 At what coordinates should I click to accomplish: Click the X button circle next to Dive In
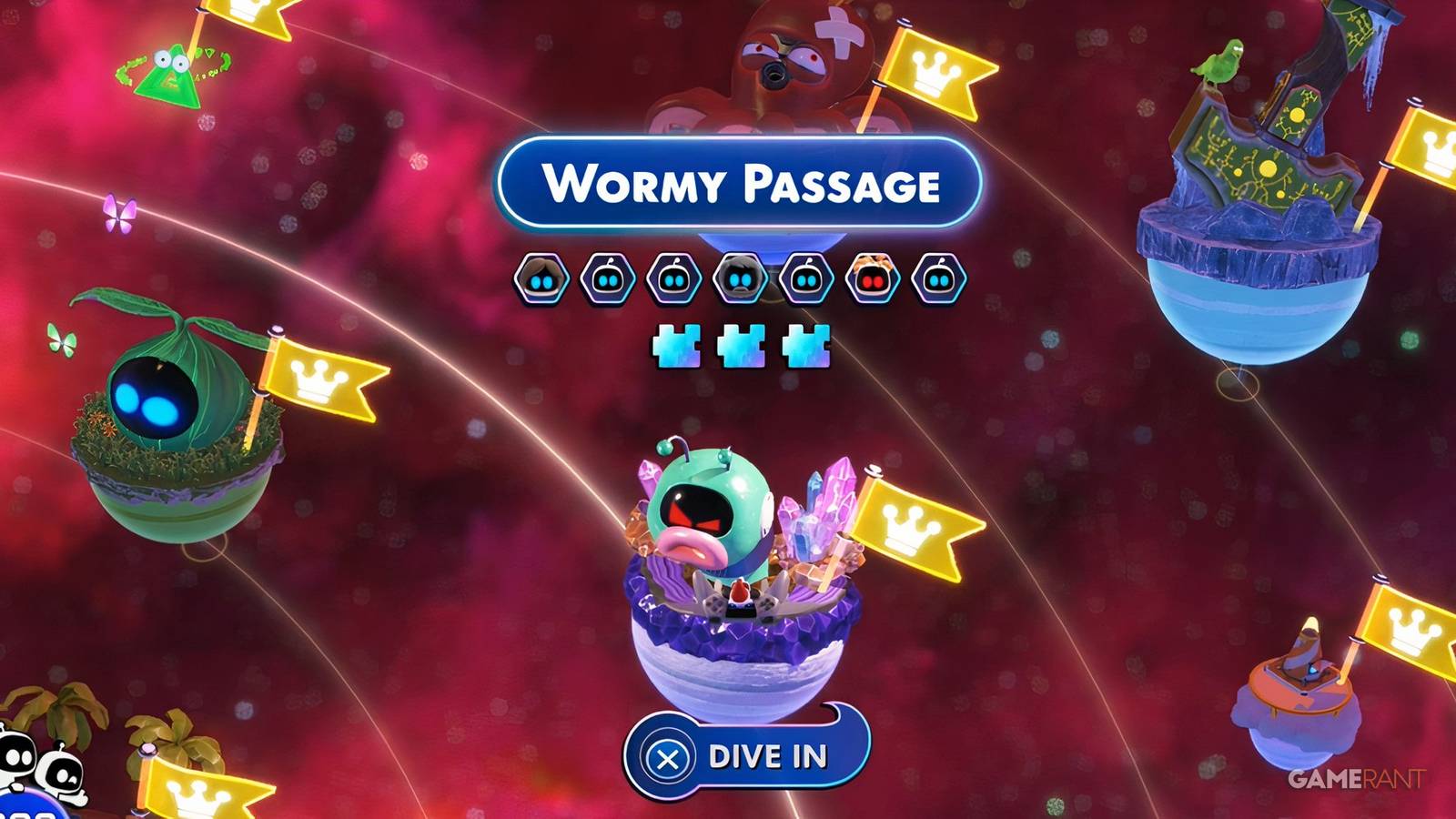(x=670, y=756)
